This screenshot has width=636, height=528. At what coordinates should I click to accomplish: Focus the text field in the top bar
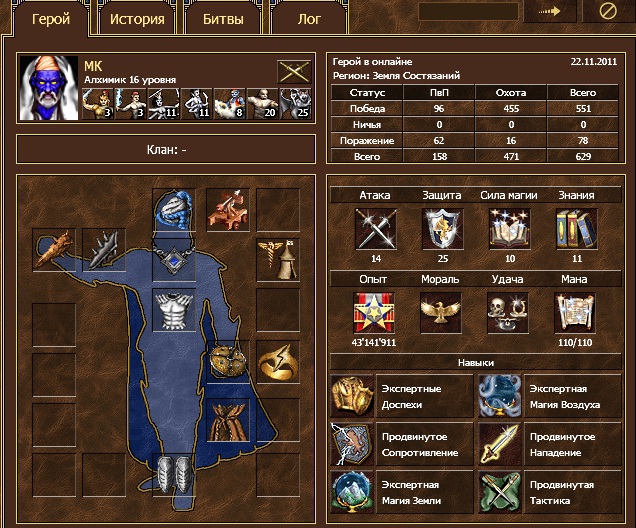pos(466,13)
